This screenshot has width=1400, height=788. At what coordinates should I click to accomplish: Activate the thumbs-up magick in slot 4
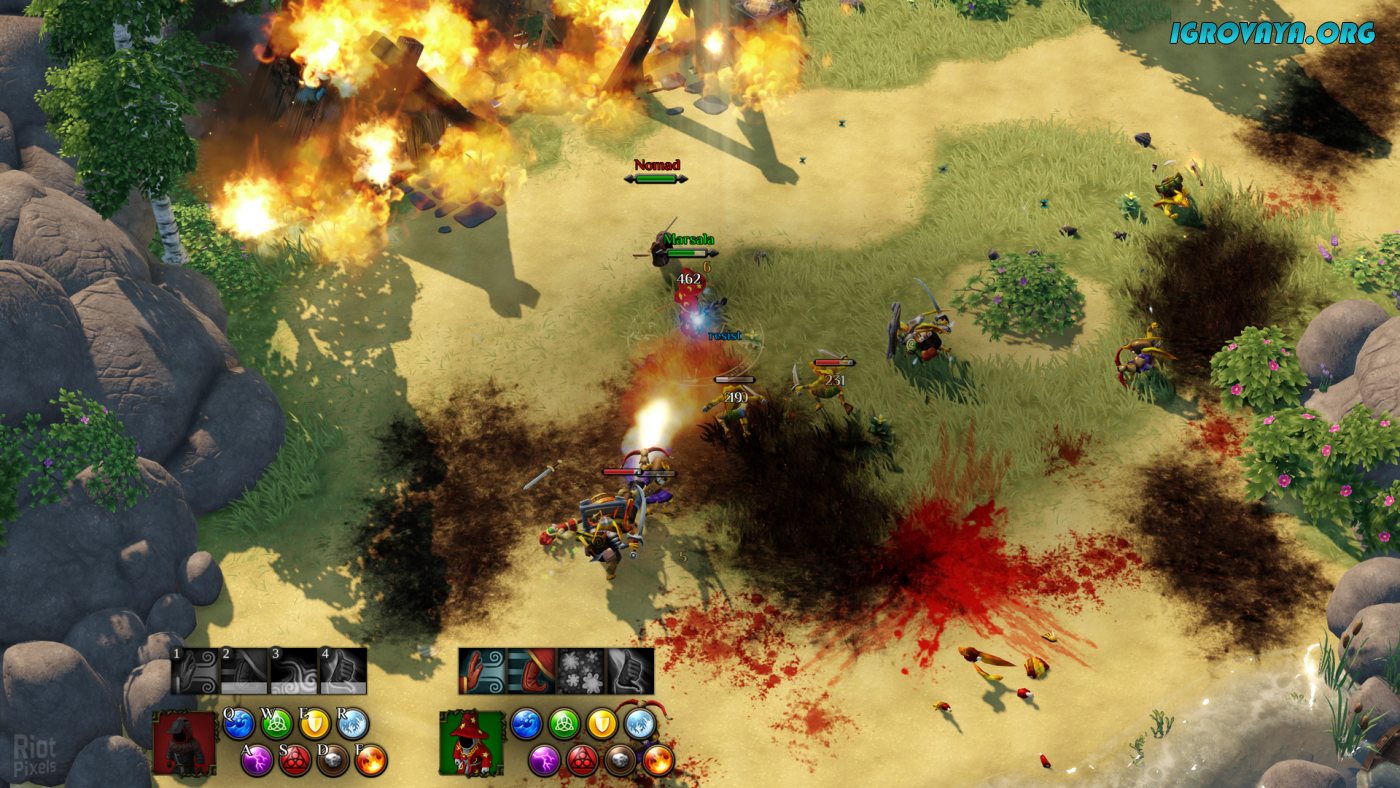click(342, 671)
